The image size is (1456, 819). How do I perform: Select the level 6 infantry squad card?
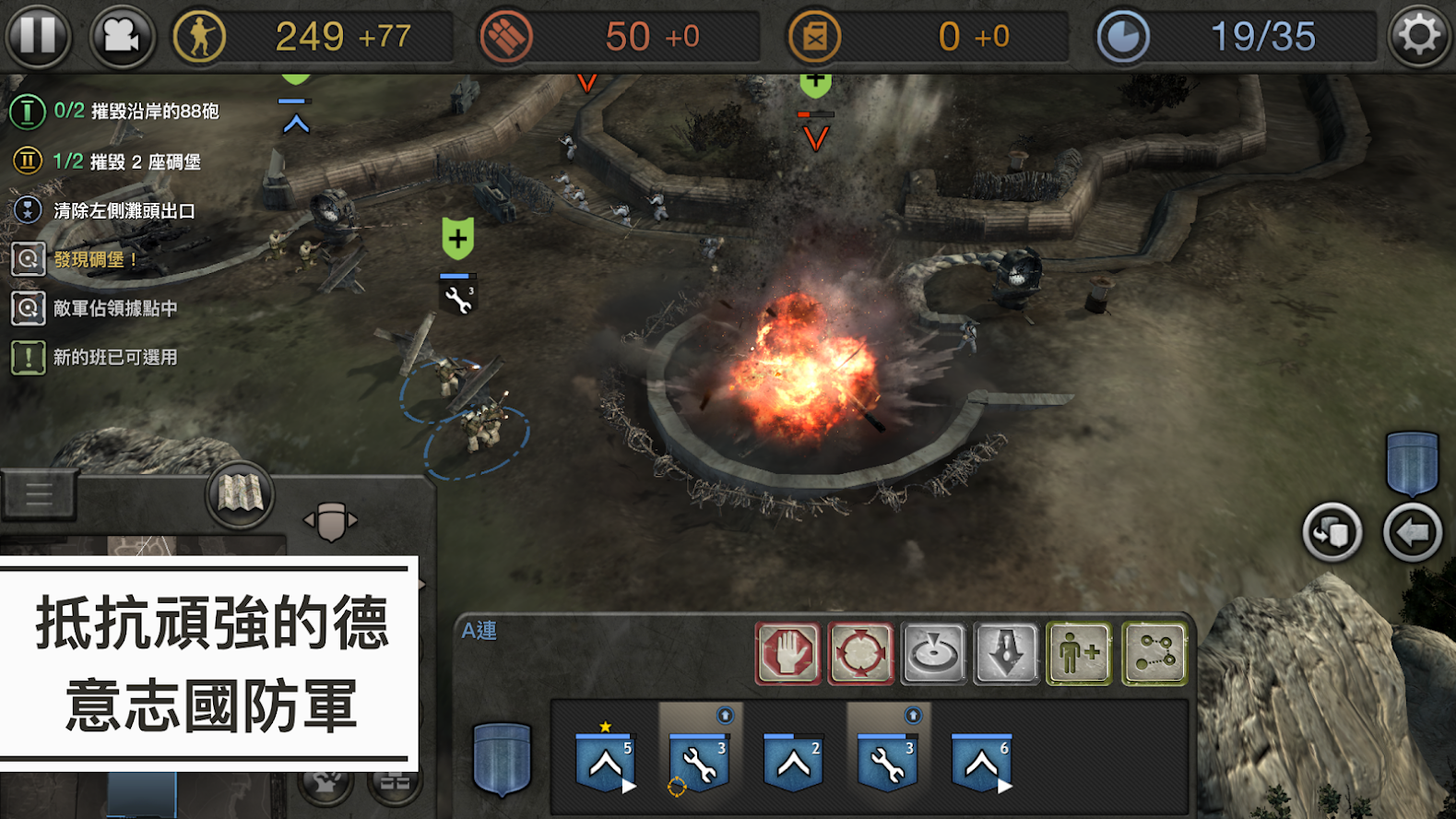pos(981,761)
